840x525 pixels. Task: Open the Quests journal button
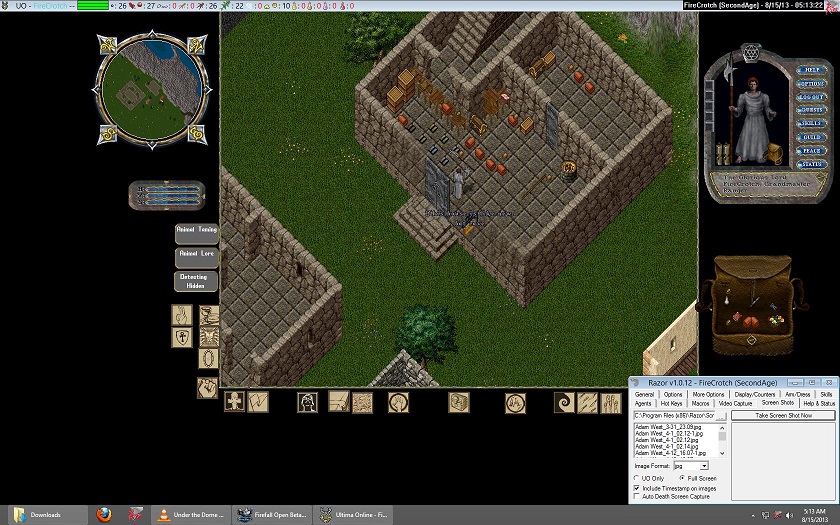[811, 110]
